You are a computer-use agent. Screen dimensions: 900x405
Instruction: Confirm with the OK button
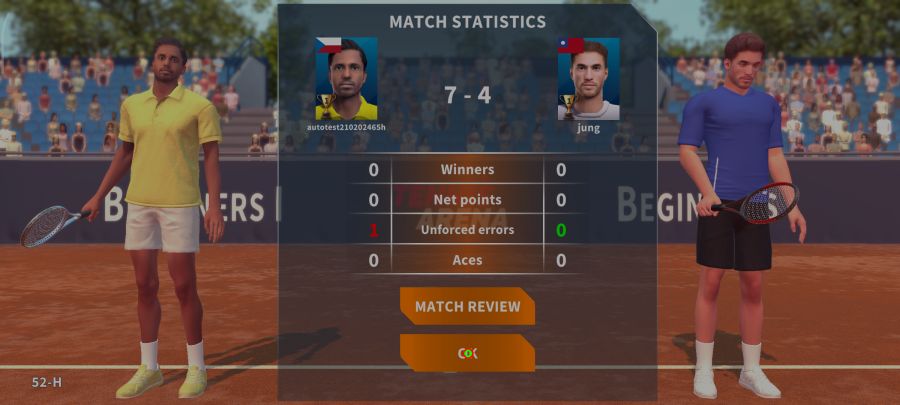467,353
